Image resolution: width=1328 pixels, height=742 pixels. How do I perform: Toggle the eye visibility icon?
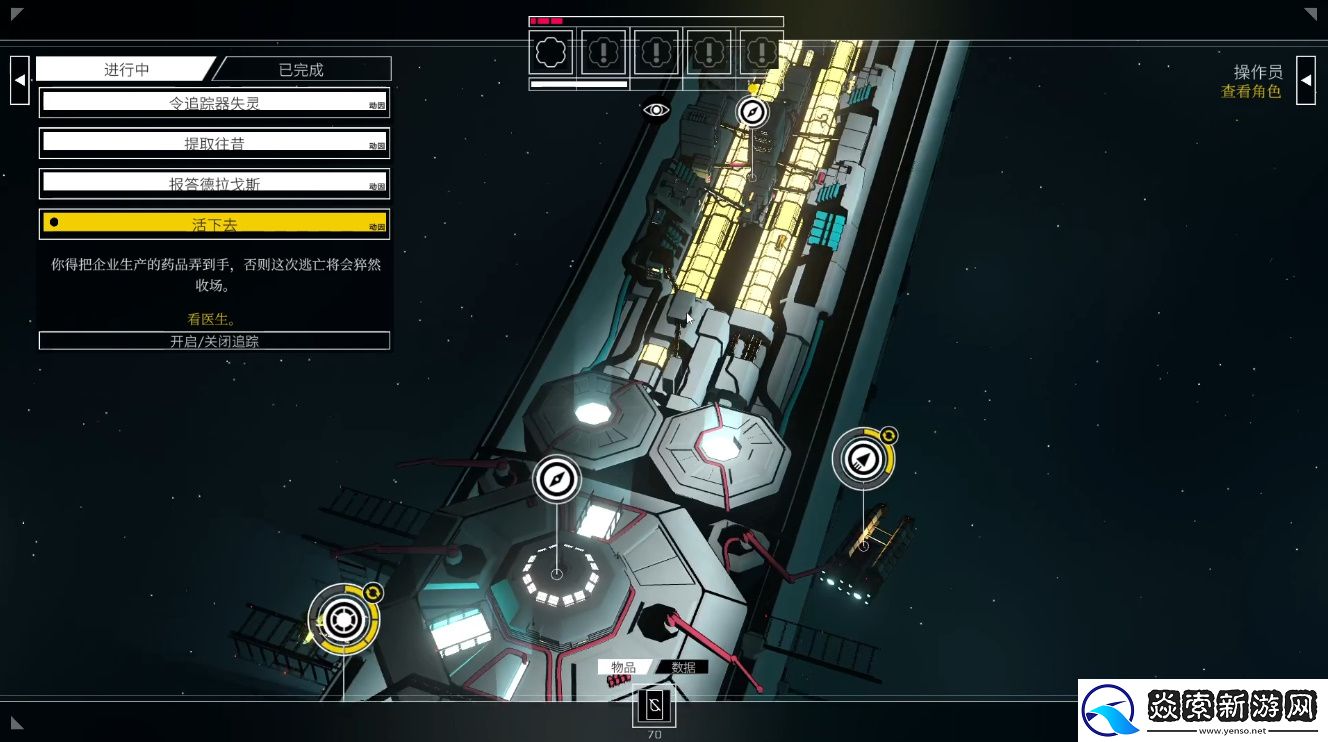tap(656, 110)
